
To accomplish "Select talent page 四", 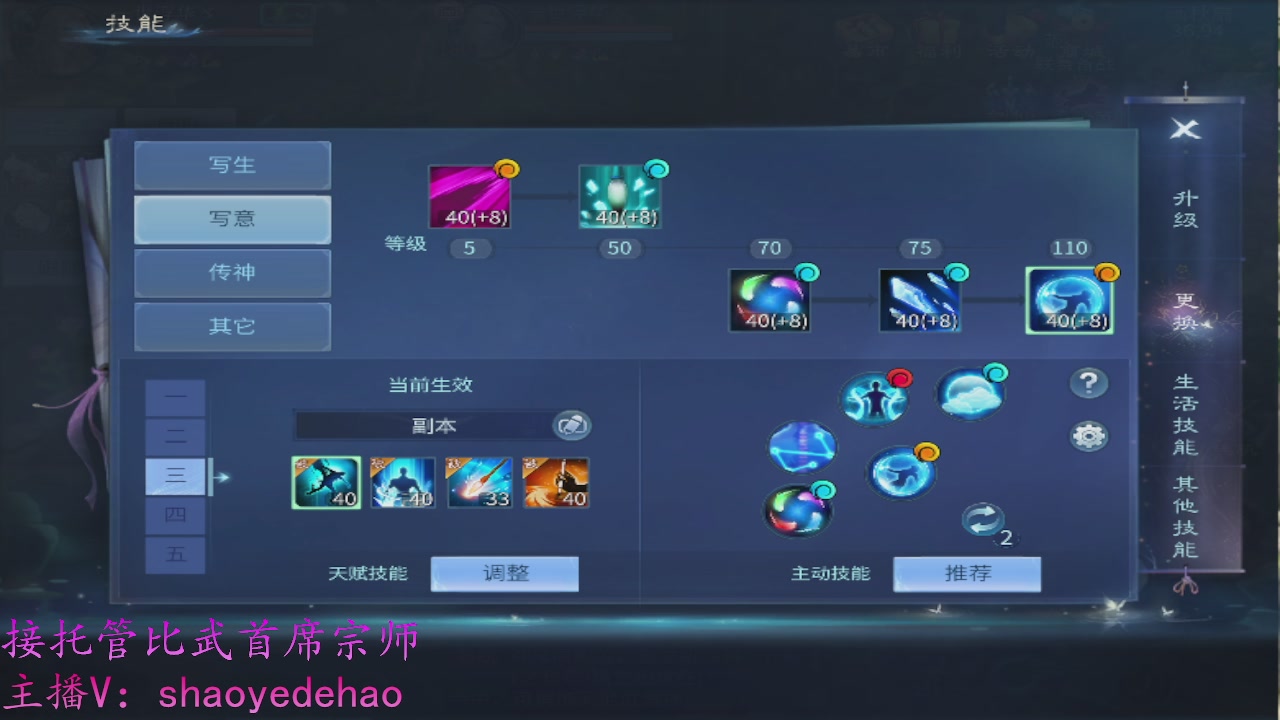I will point(176,515).
